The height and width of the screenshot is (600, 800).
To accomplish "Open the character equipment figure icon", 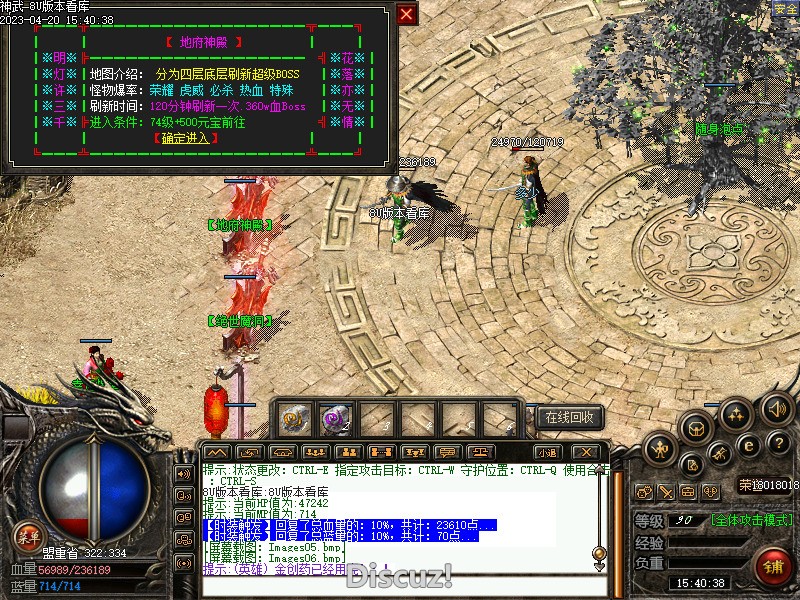I will coord(660,450).
